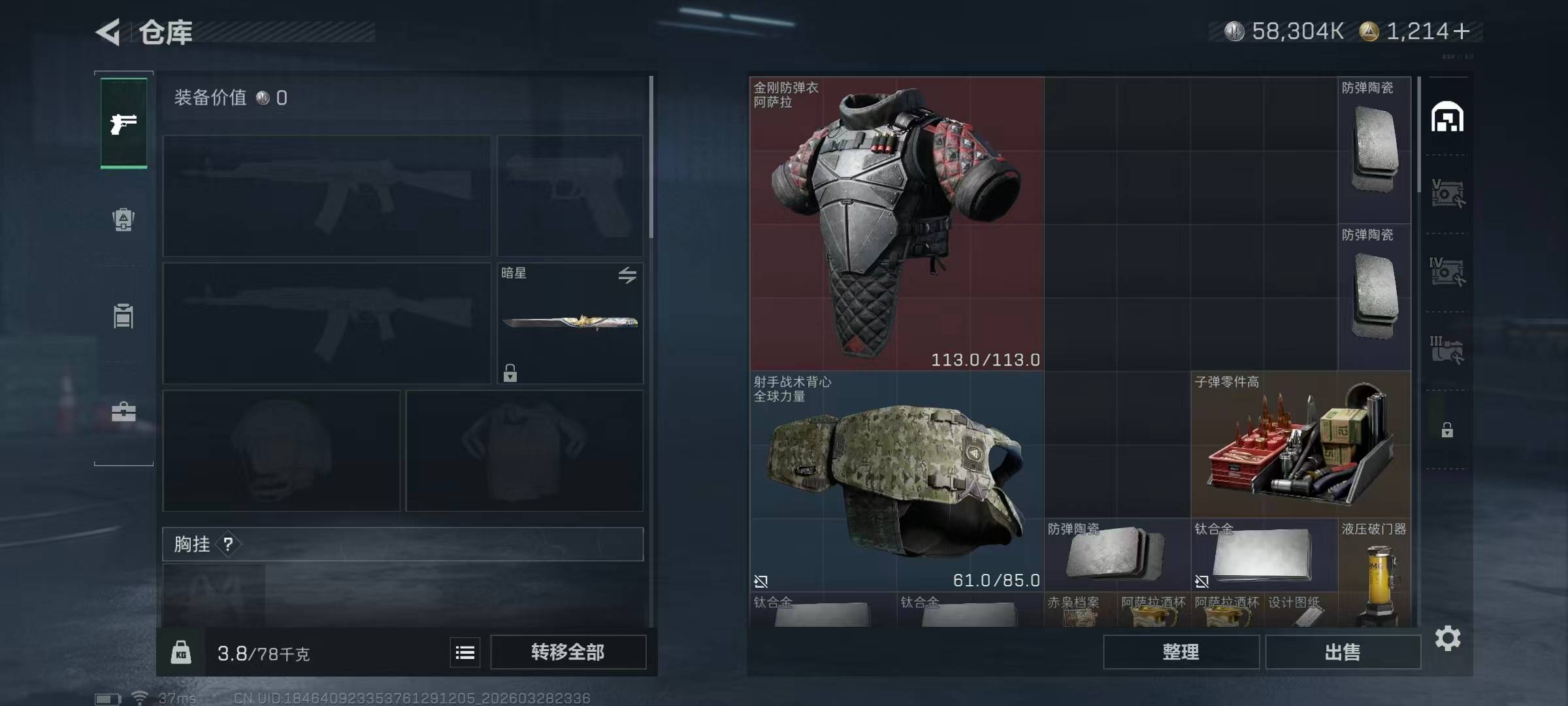Choose the 射手战术背心 camo vest
1568x706 pixels.
point(896,481)
